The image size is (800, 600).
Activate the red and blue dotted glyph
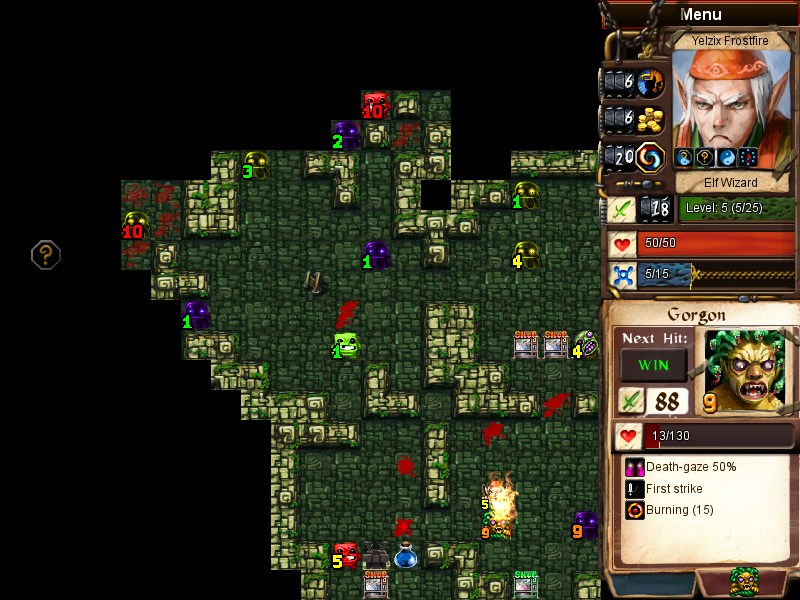[x=746, y=157]
